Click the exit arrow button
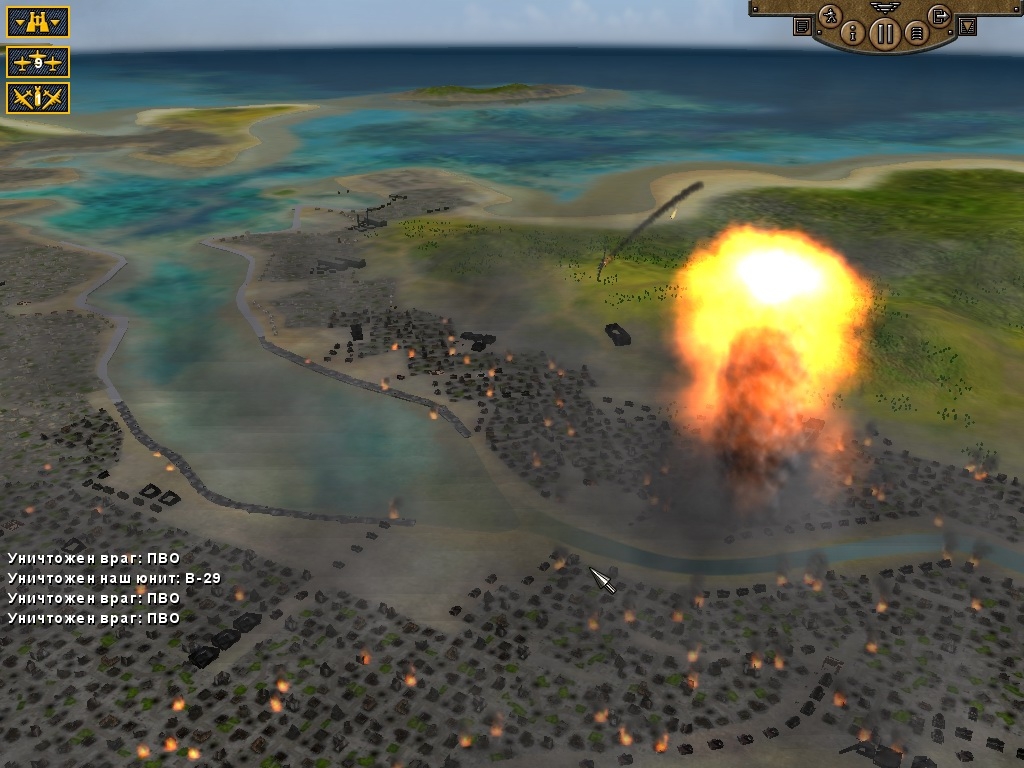The height and width of the screenshot is (768, 1024). pos(938,15)
